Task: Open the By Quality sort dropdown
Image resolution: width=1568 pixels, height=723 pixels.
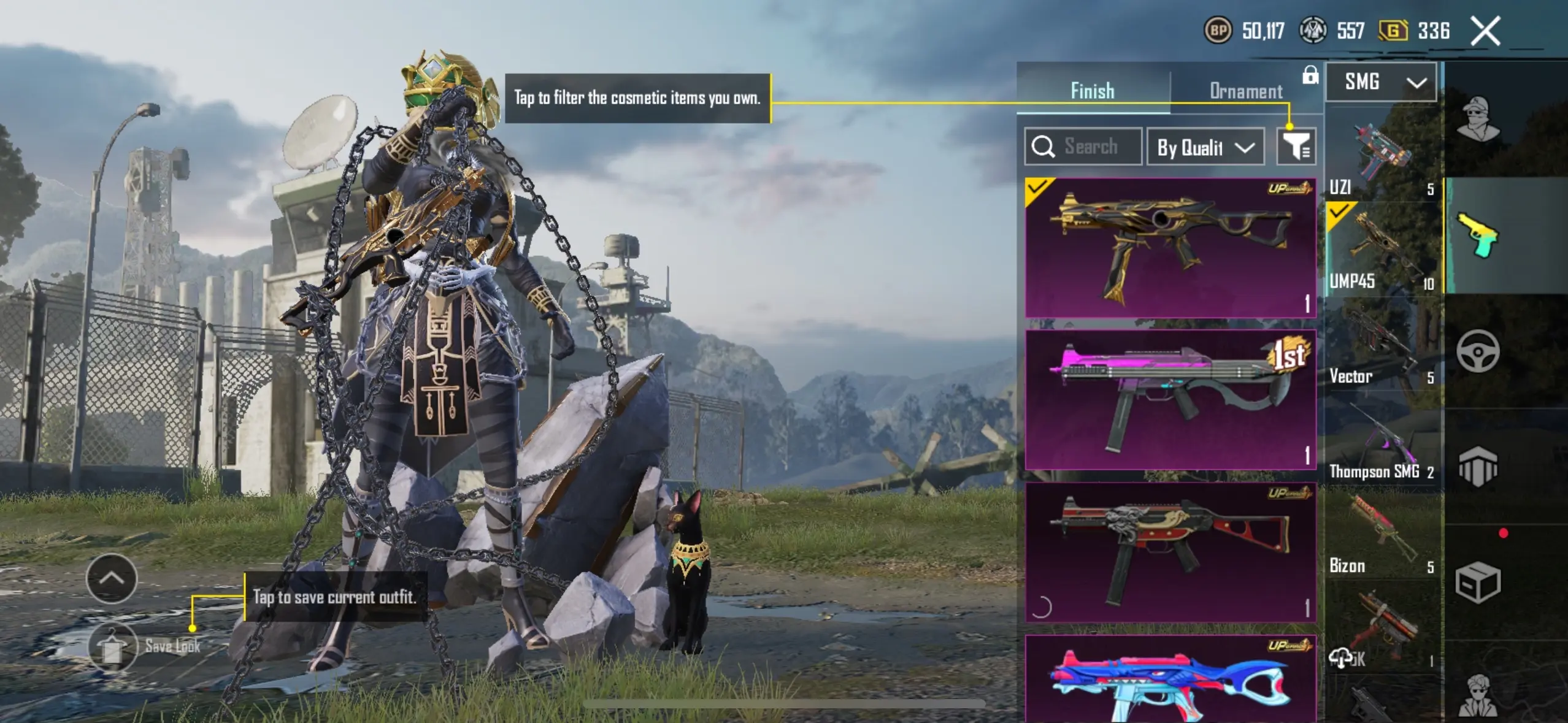Action: pos(1205,147)
